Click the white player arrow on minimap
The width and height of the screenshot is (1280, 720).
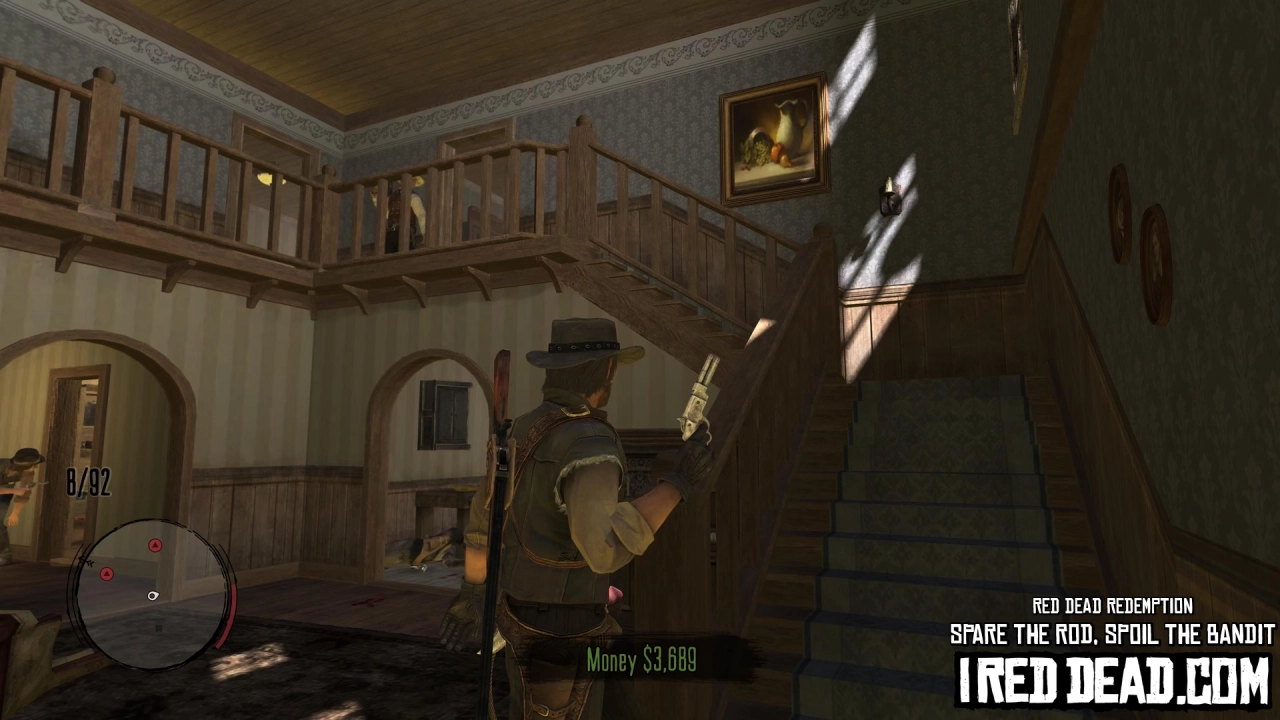153,596
